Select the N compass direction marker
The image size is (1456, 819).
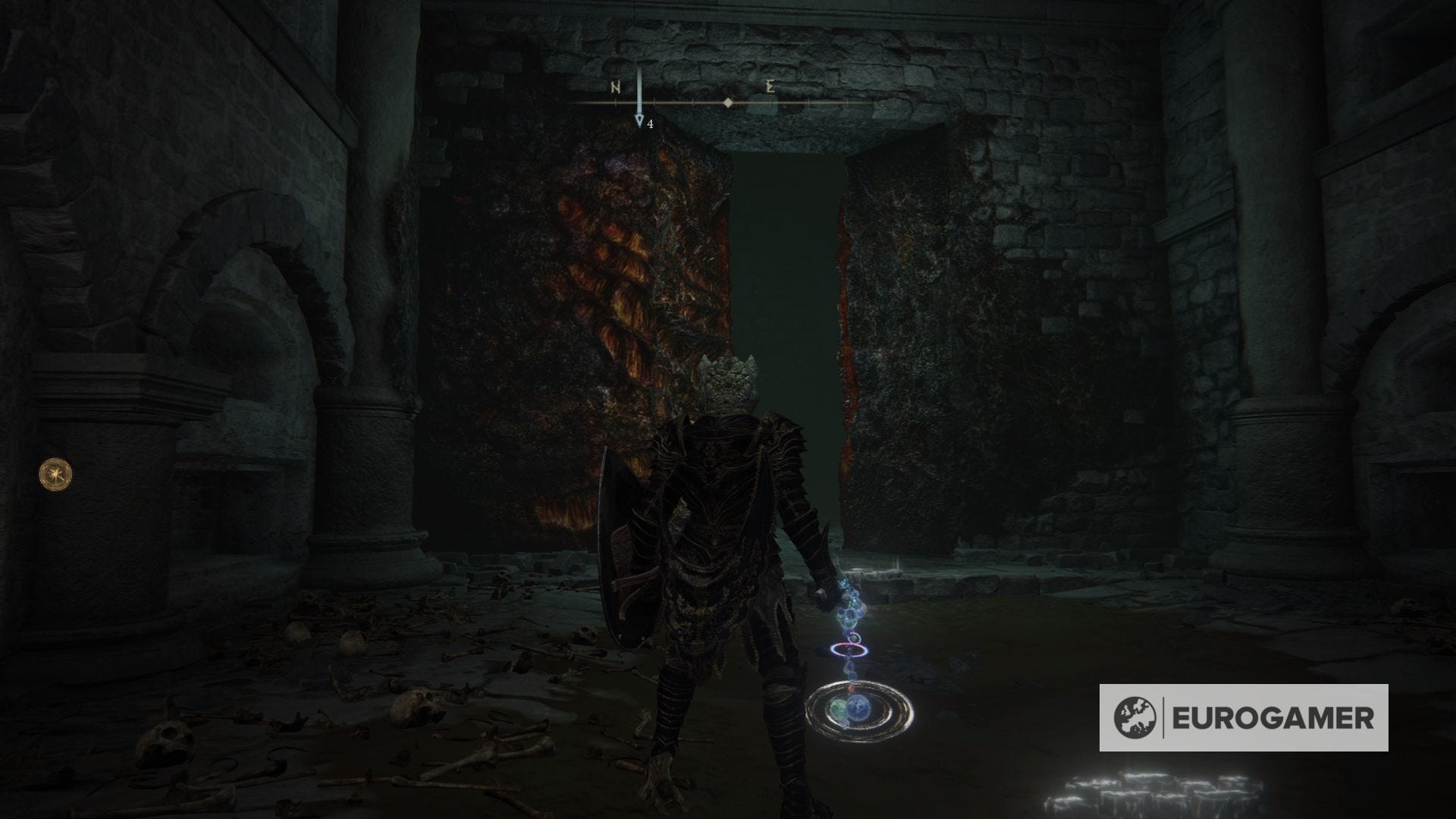614,86
